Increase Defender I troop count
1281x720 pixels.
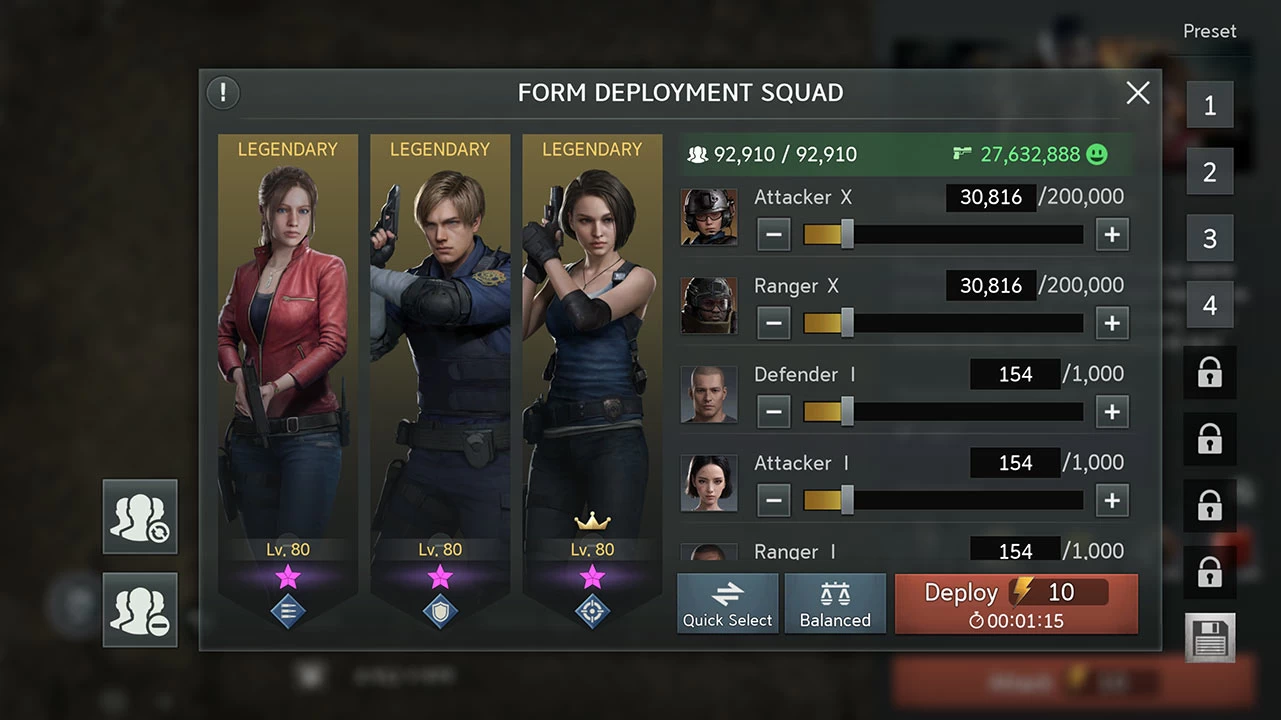click(x=1111, y=411)
